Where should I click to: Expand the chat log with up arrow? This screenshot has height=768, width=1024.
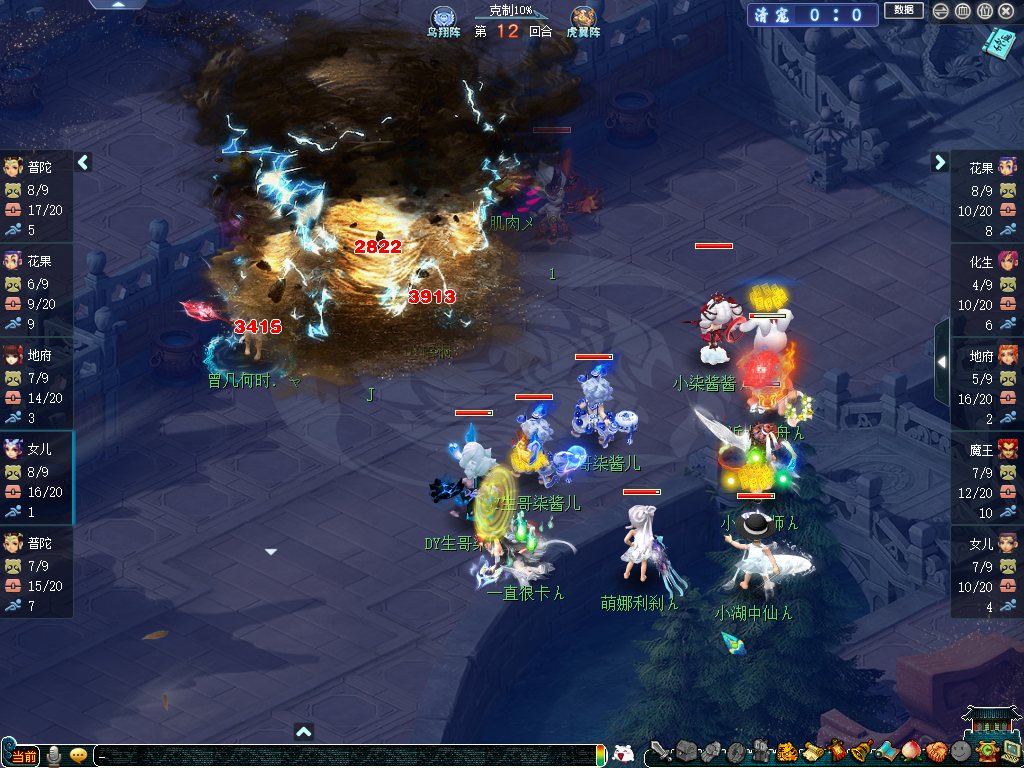(305, 731)
